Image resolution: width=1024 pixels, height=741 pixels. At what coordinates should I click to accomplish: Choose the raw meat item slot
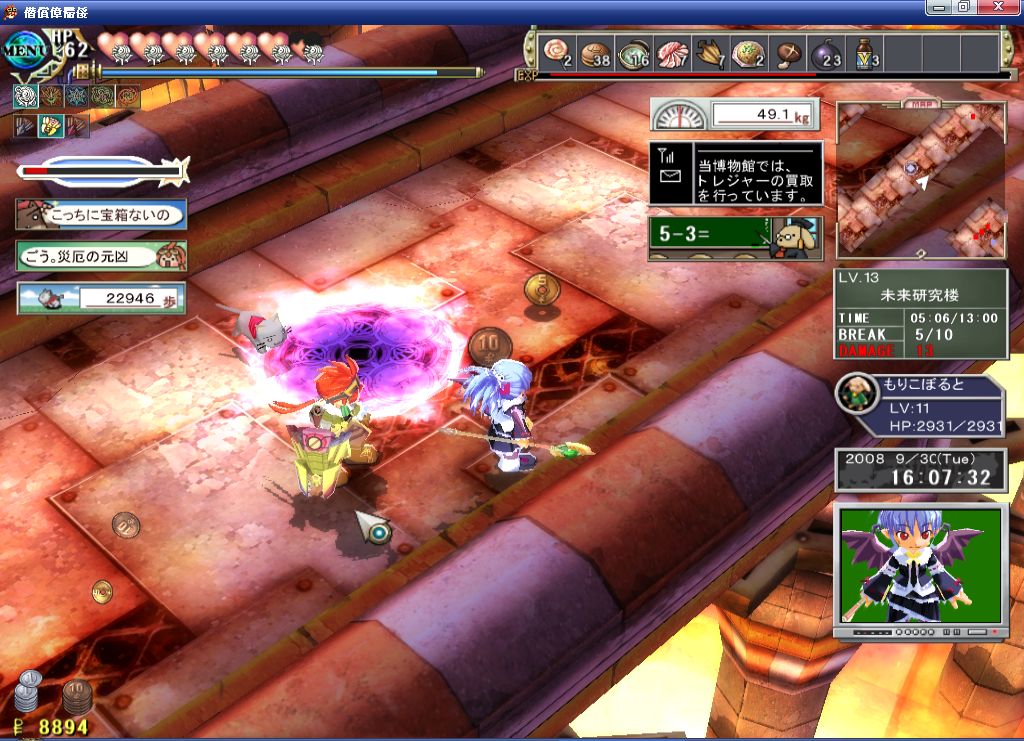[672, 51]
